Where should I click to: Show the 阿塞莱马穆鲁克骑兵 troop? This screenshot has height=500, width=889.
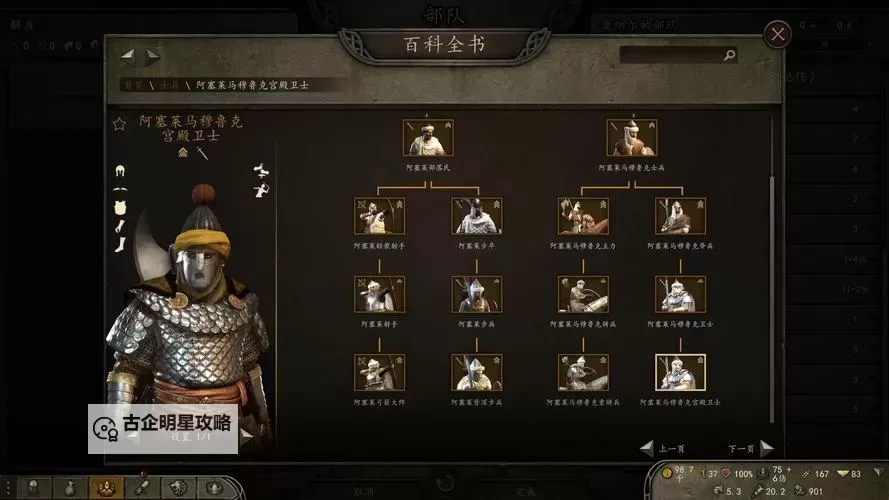pyautogui.click(x=583, y=295)
